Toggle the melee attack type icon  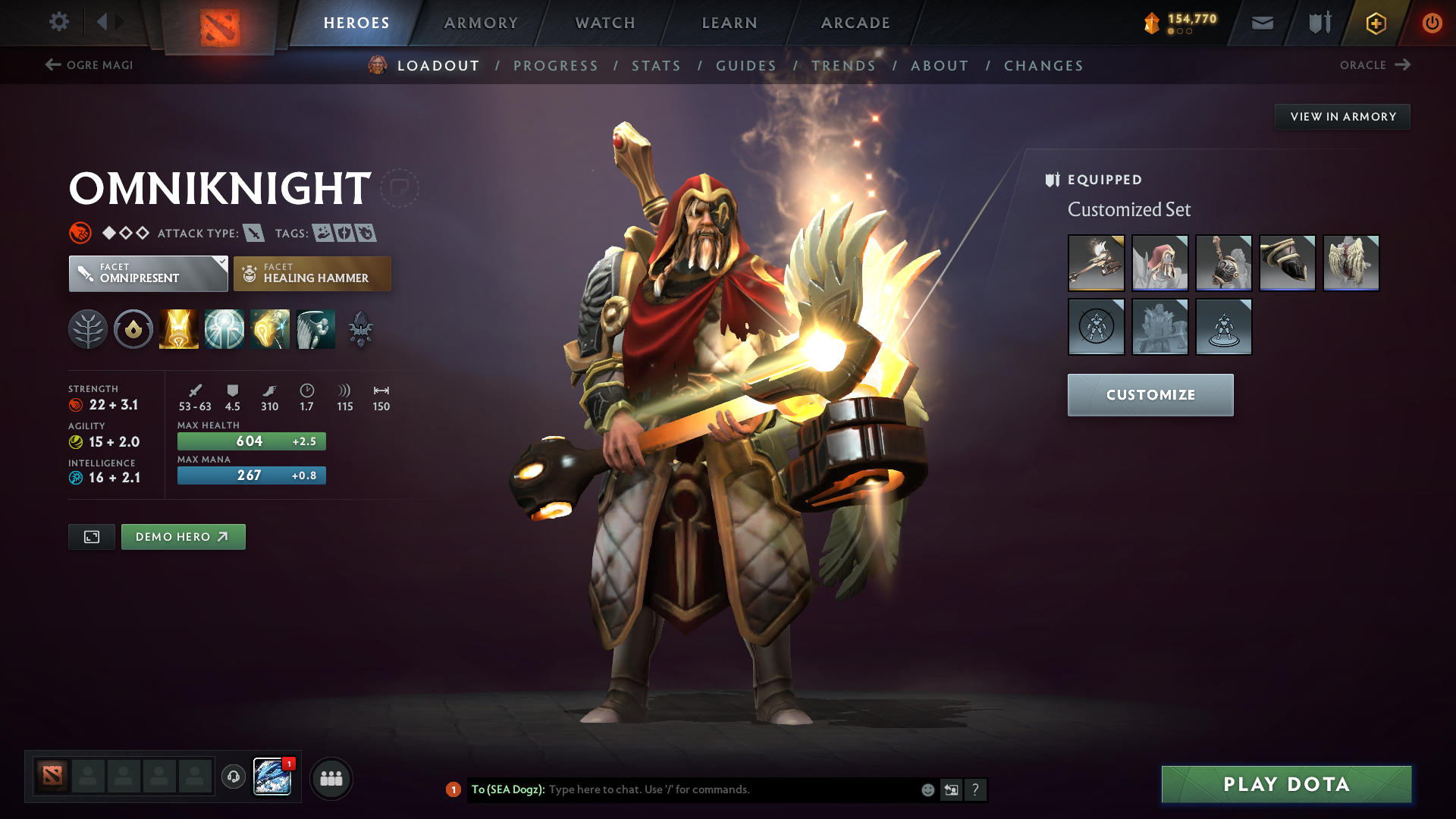(253, 233)
